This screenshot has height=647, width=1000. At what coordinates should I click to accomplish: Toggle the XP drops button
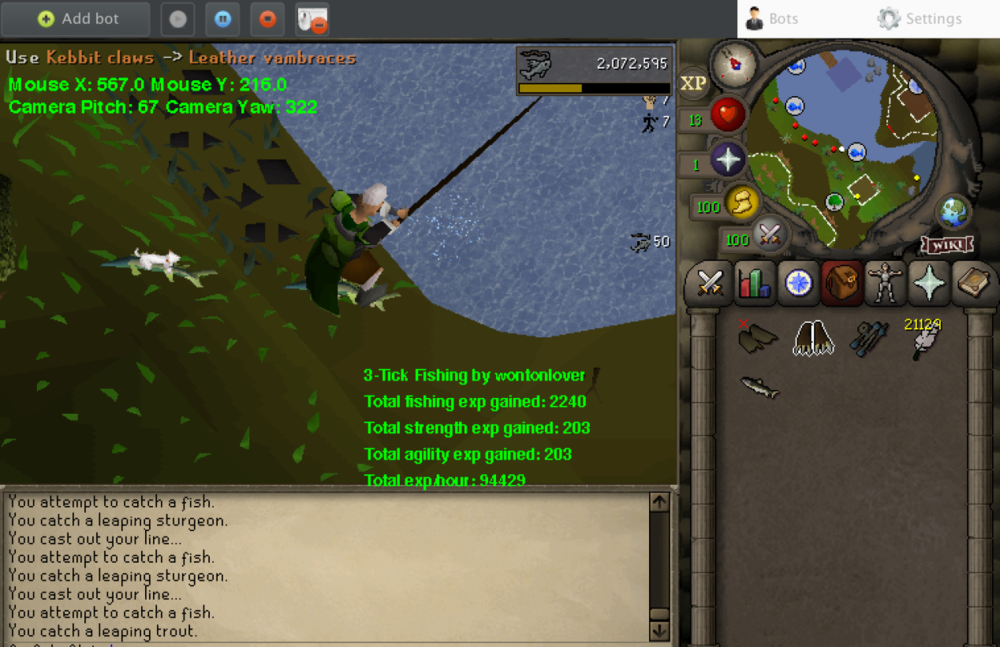pos(693,84)
